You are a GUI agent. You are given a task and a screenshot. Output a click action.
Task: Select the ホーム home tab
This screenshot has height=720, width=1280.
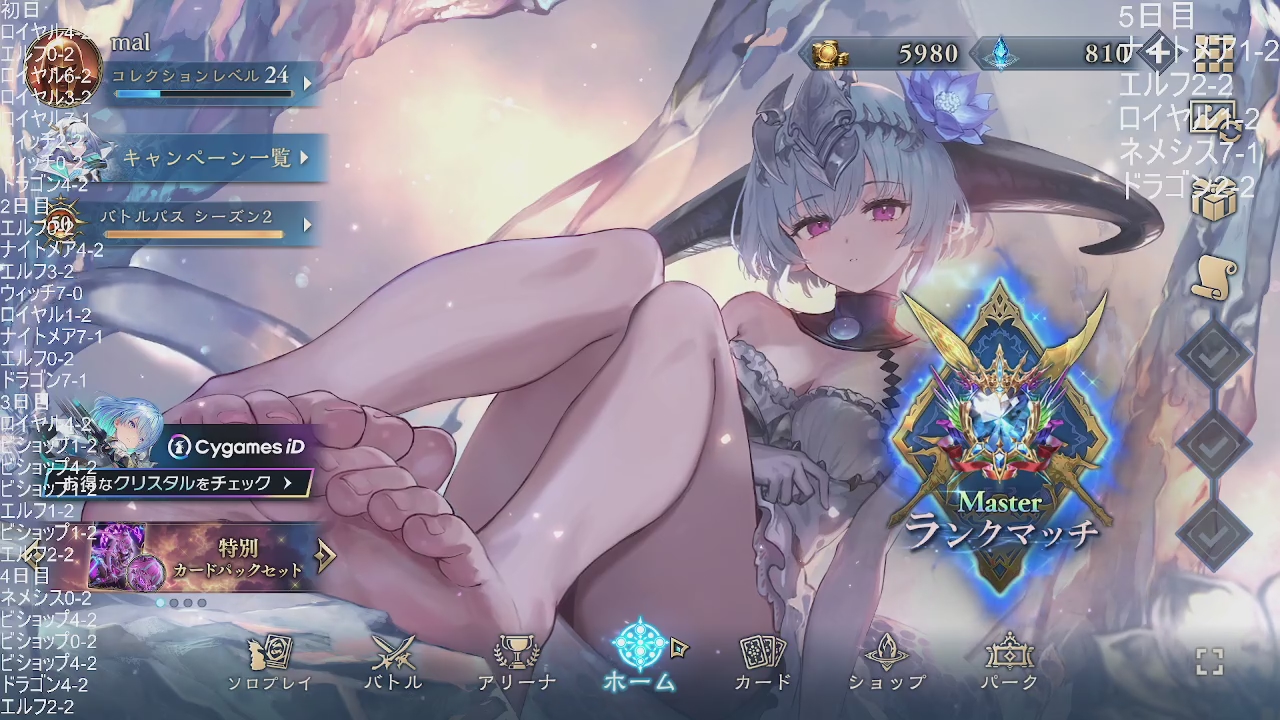tap(640, 658)
